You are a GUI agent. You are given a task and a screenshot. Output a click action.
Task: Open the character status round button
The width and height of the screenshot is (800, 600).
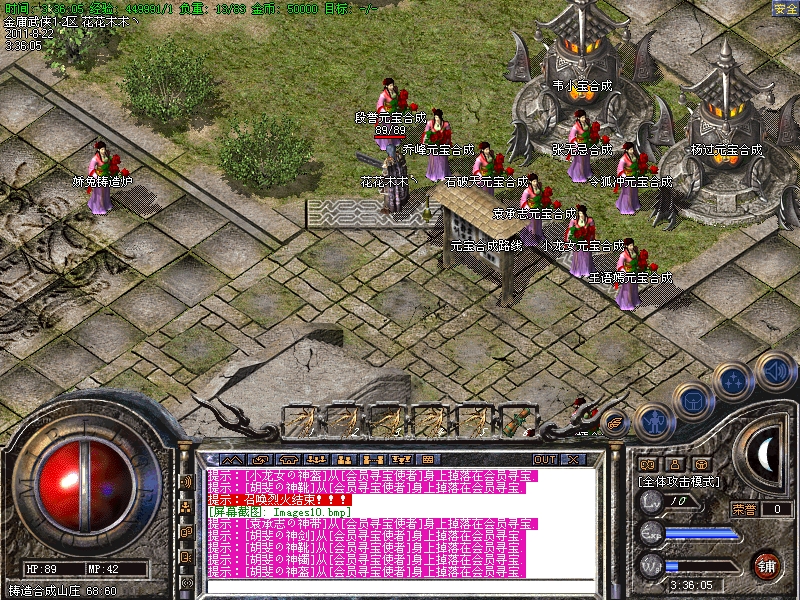click(x=653, y=421)
